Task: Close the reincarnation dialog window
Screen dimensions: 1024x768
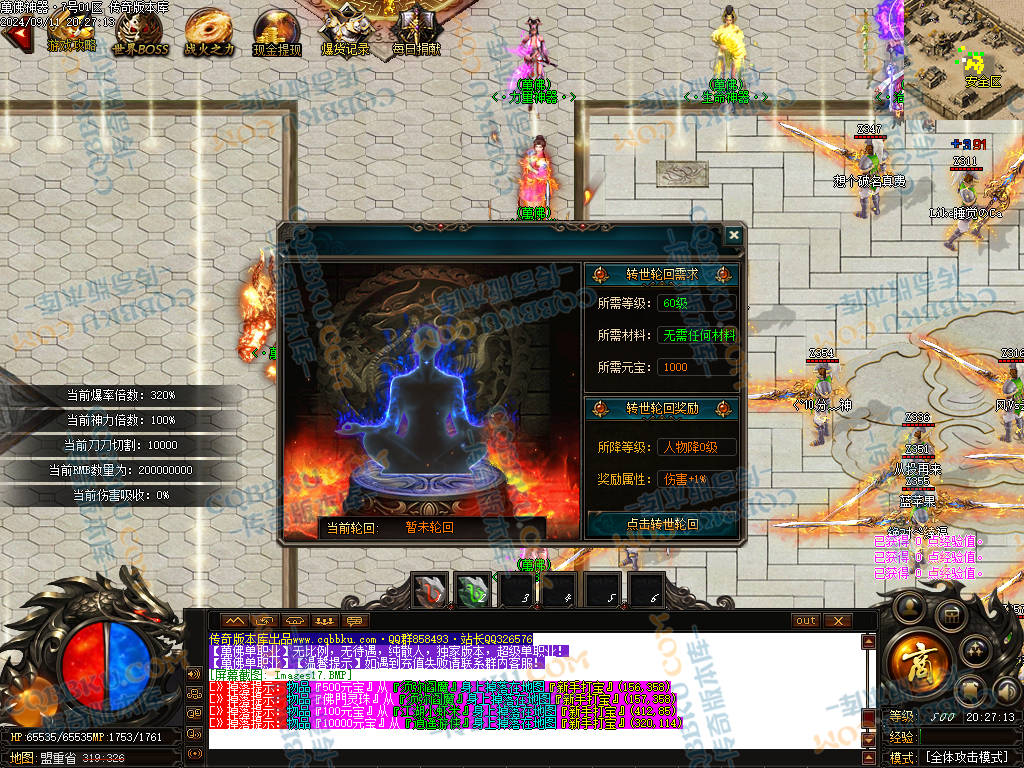Action: [x=734, y=235]
